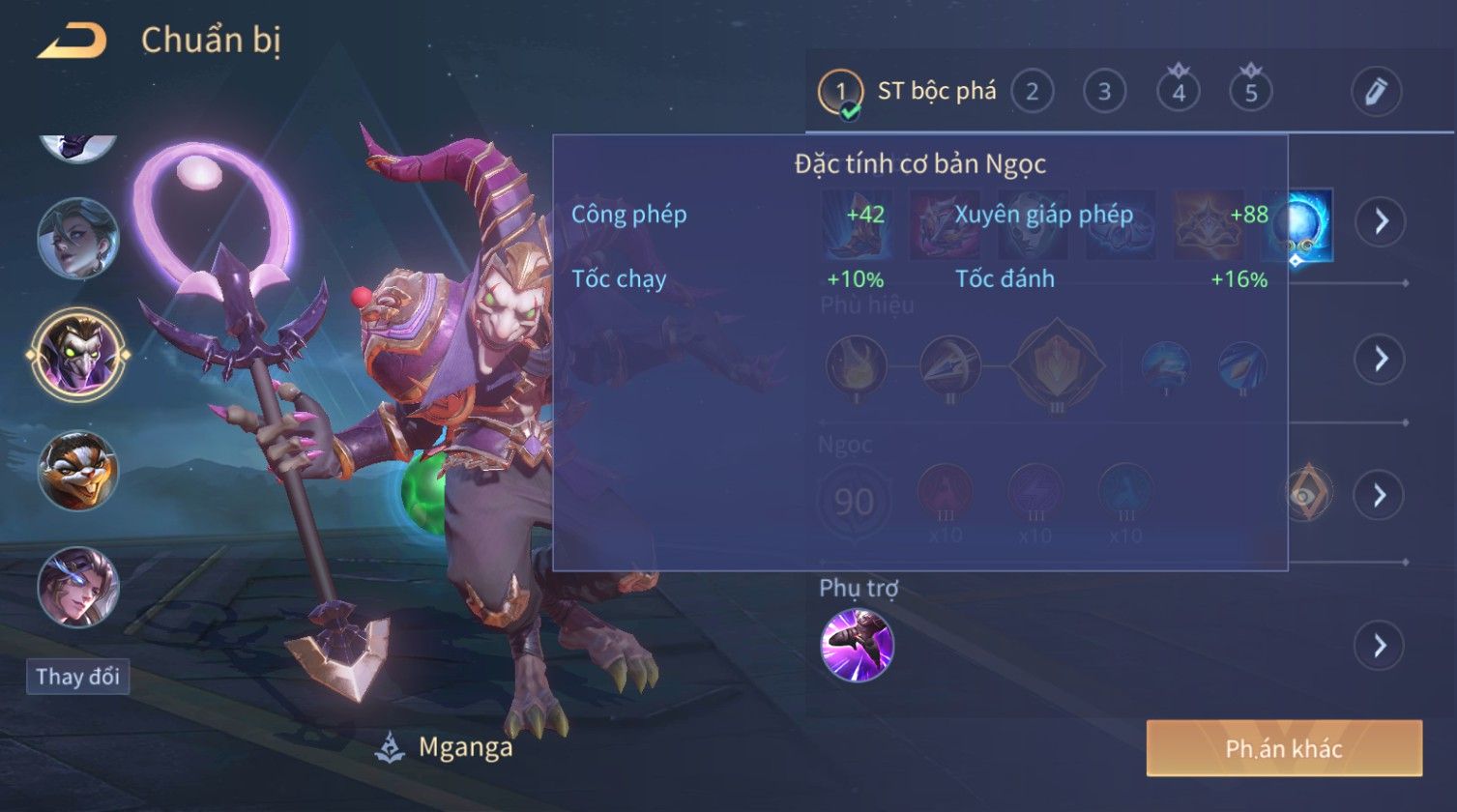Viewport: 1457px width, 812px height.
Task: Choose the Phương án khác button
Action: coord(1284,748)
